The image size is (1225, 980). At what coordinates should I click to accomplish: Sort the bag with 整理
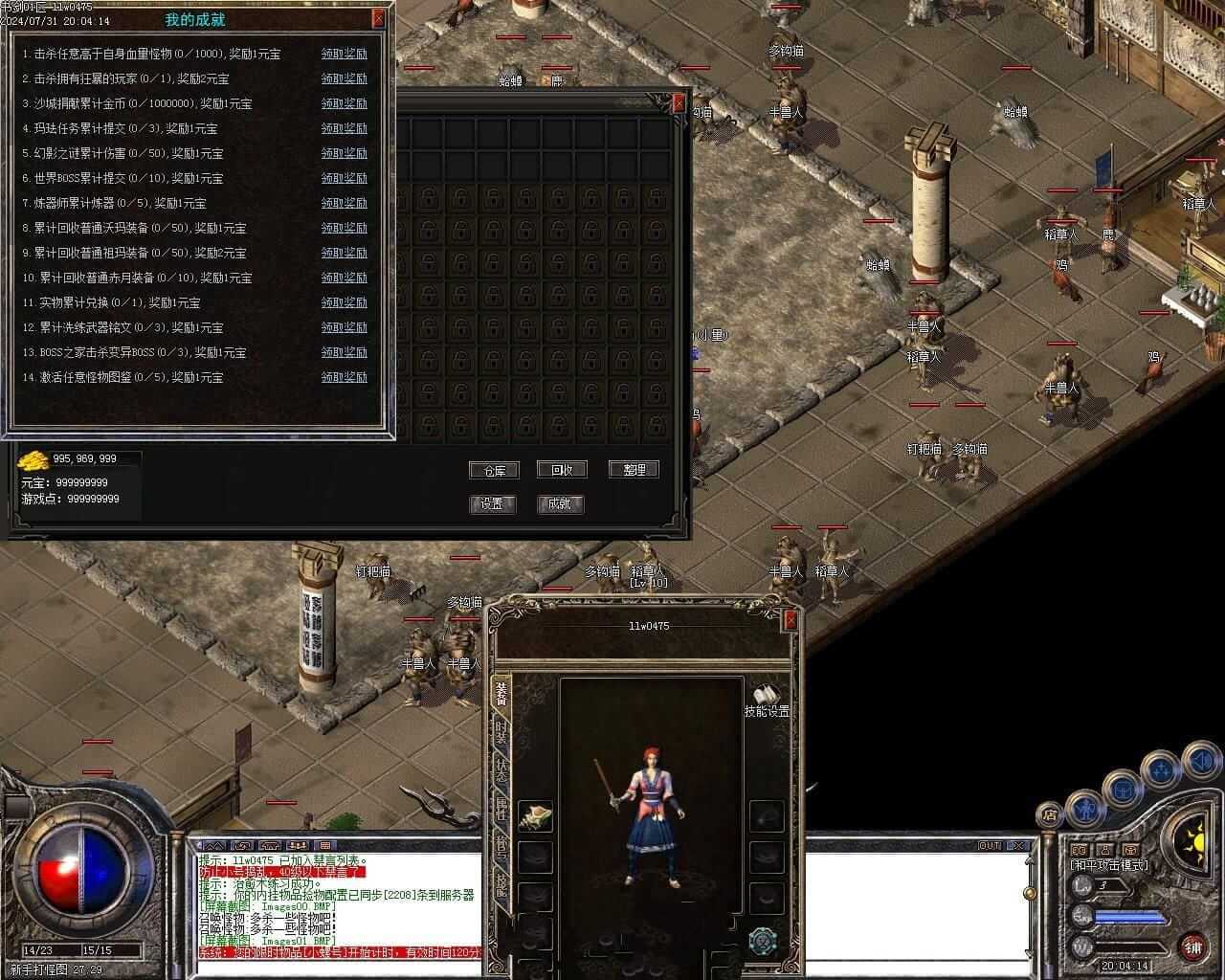coord(634,470)
